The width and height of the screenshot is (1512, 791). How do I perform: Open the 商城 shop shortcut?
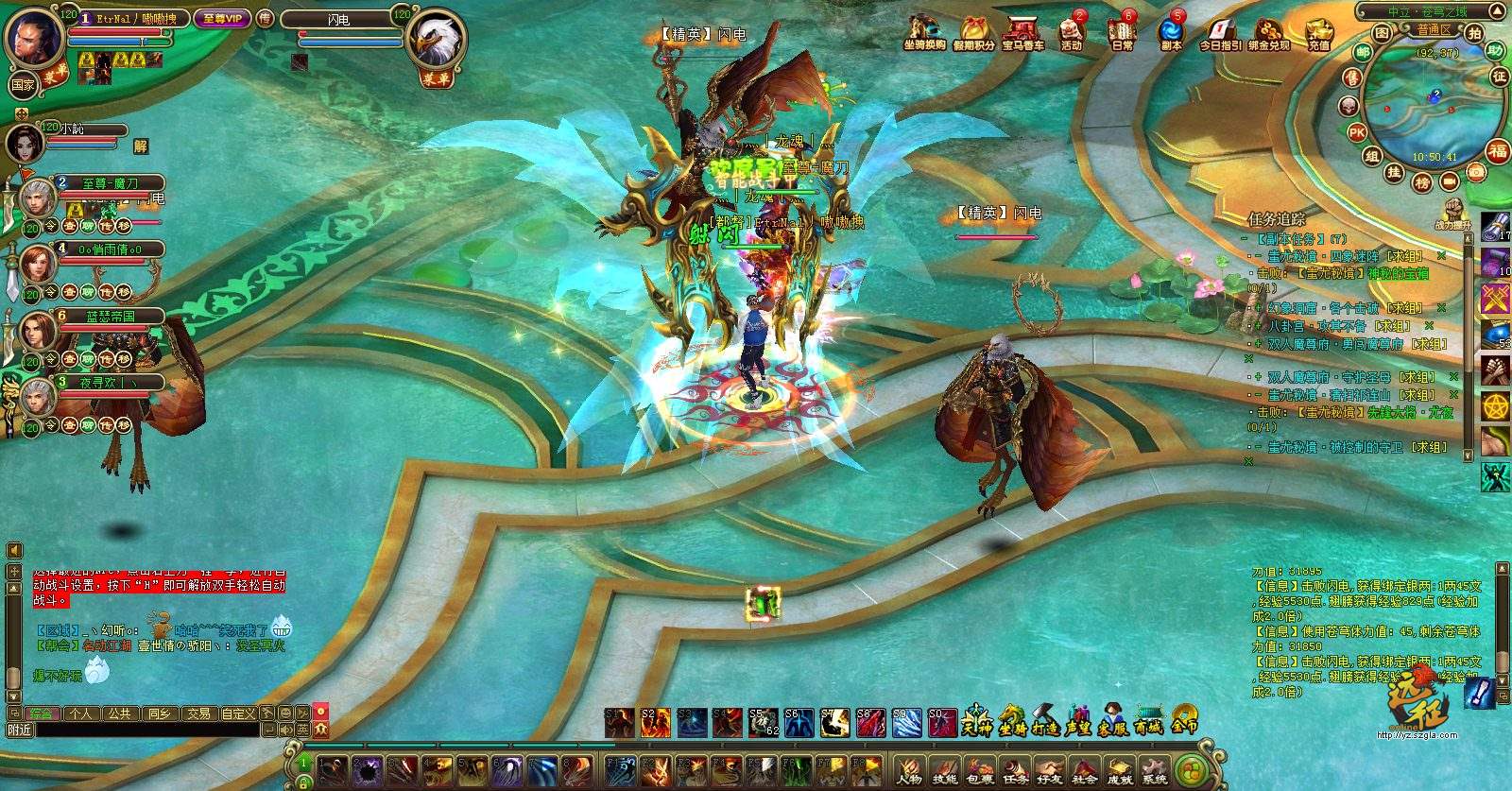click(1148, 720)
